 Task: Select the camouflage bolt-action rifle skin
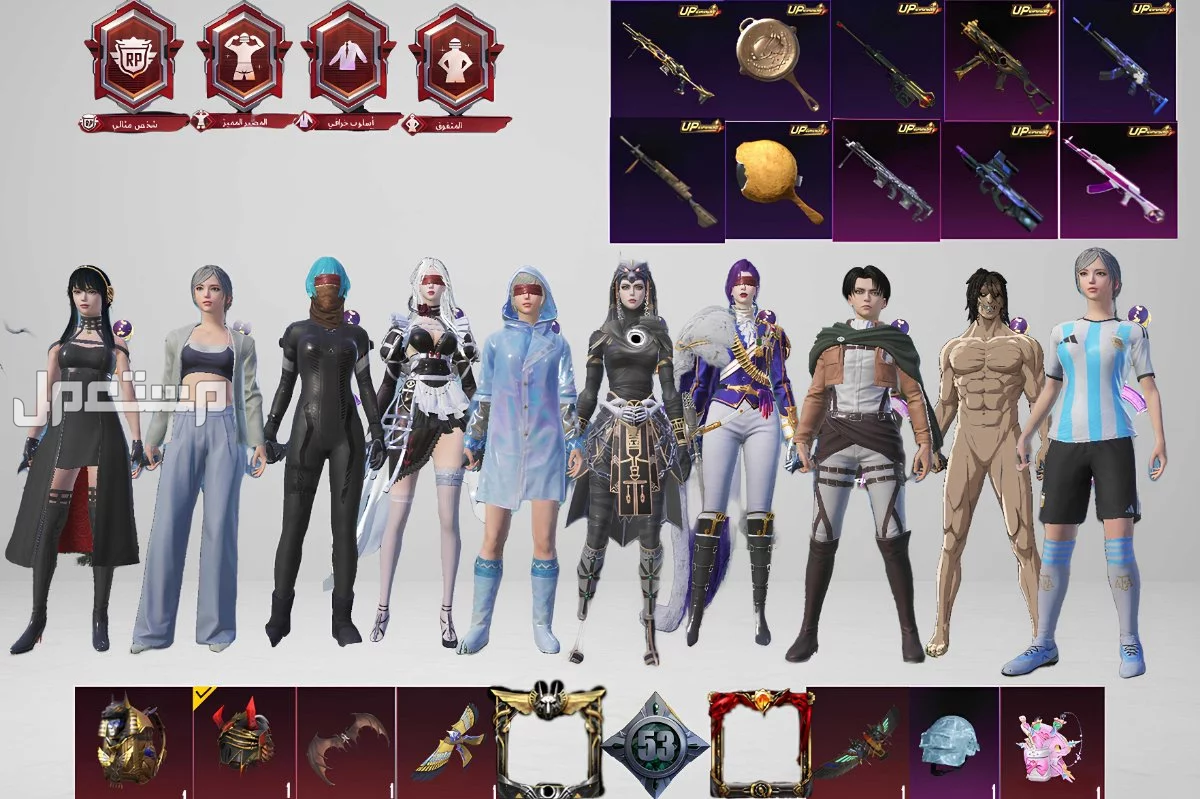[x=666, y=180]
